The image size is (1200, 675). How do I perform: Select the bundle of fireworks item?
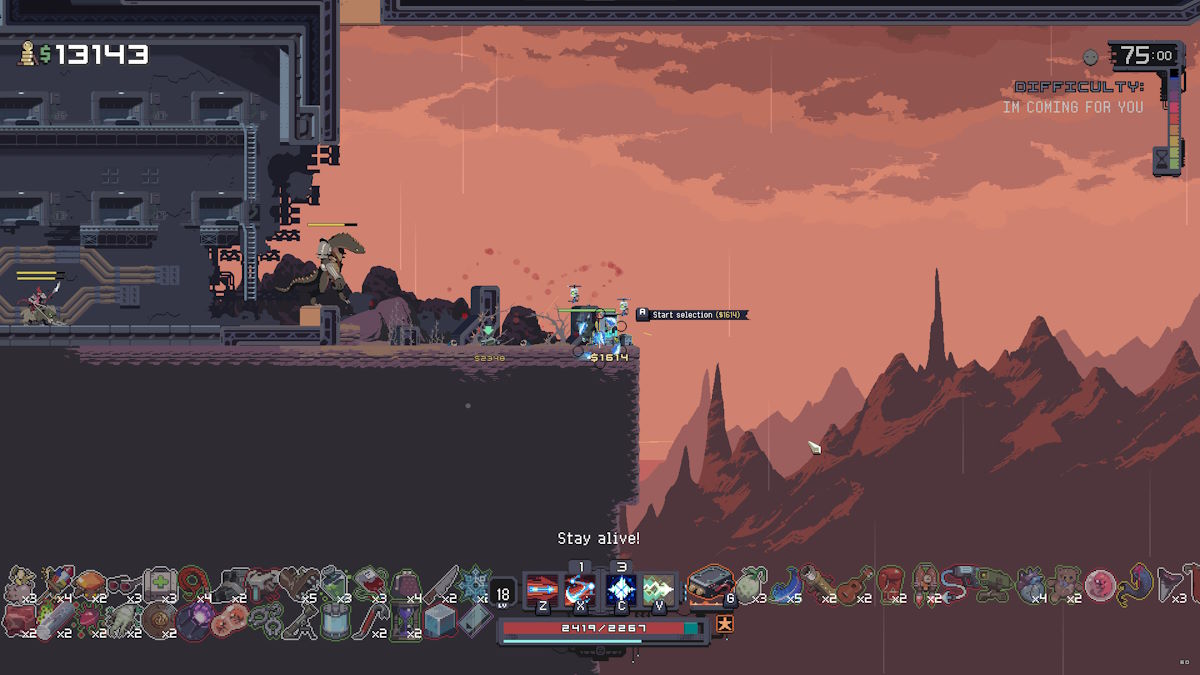pyautogui.click(x=56, y=583)
